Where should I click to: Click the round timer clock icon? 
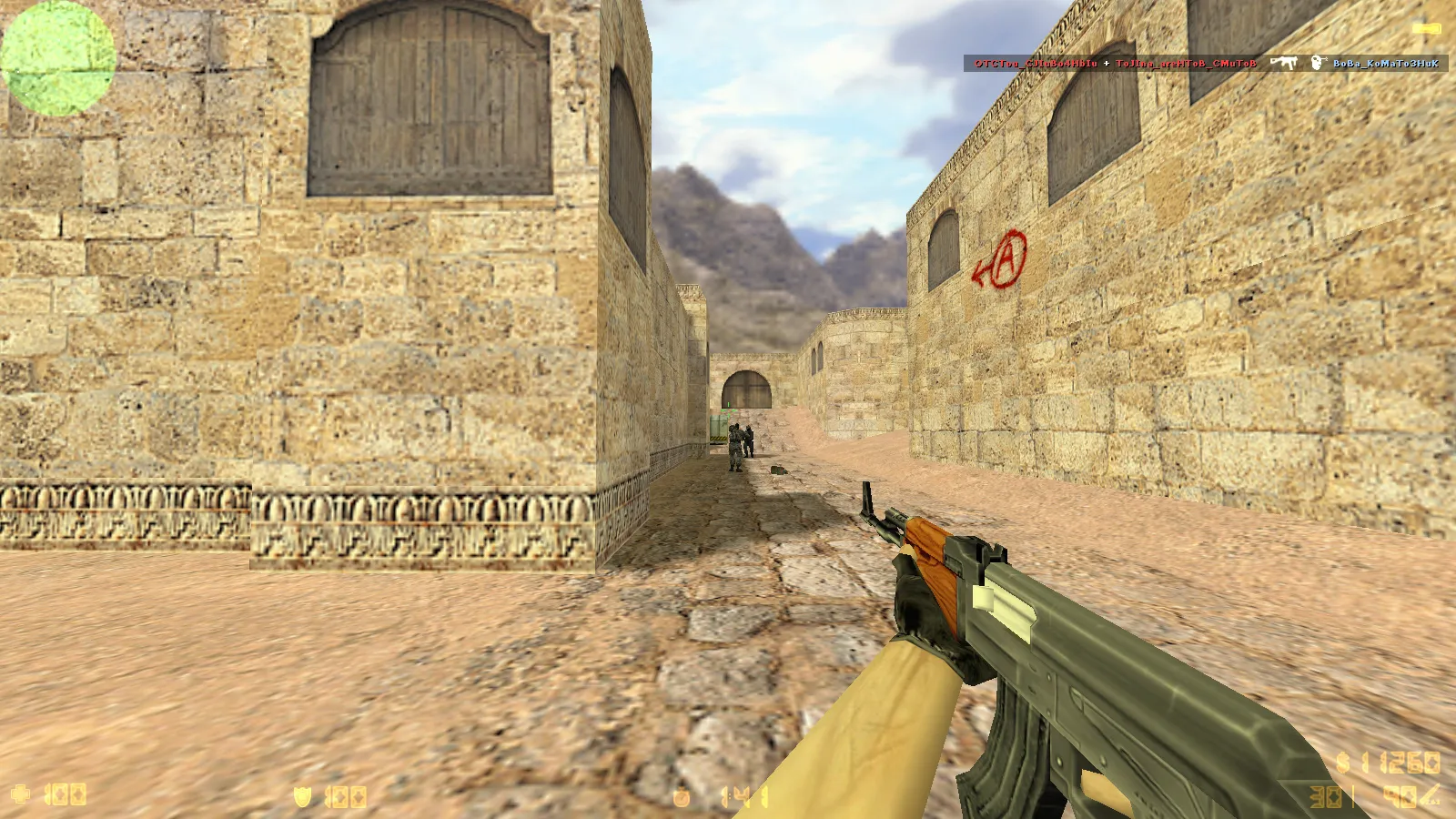tap(682, 798)
